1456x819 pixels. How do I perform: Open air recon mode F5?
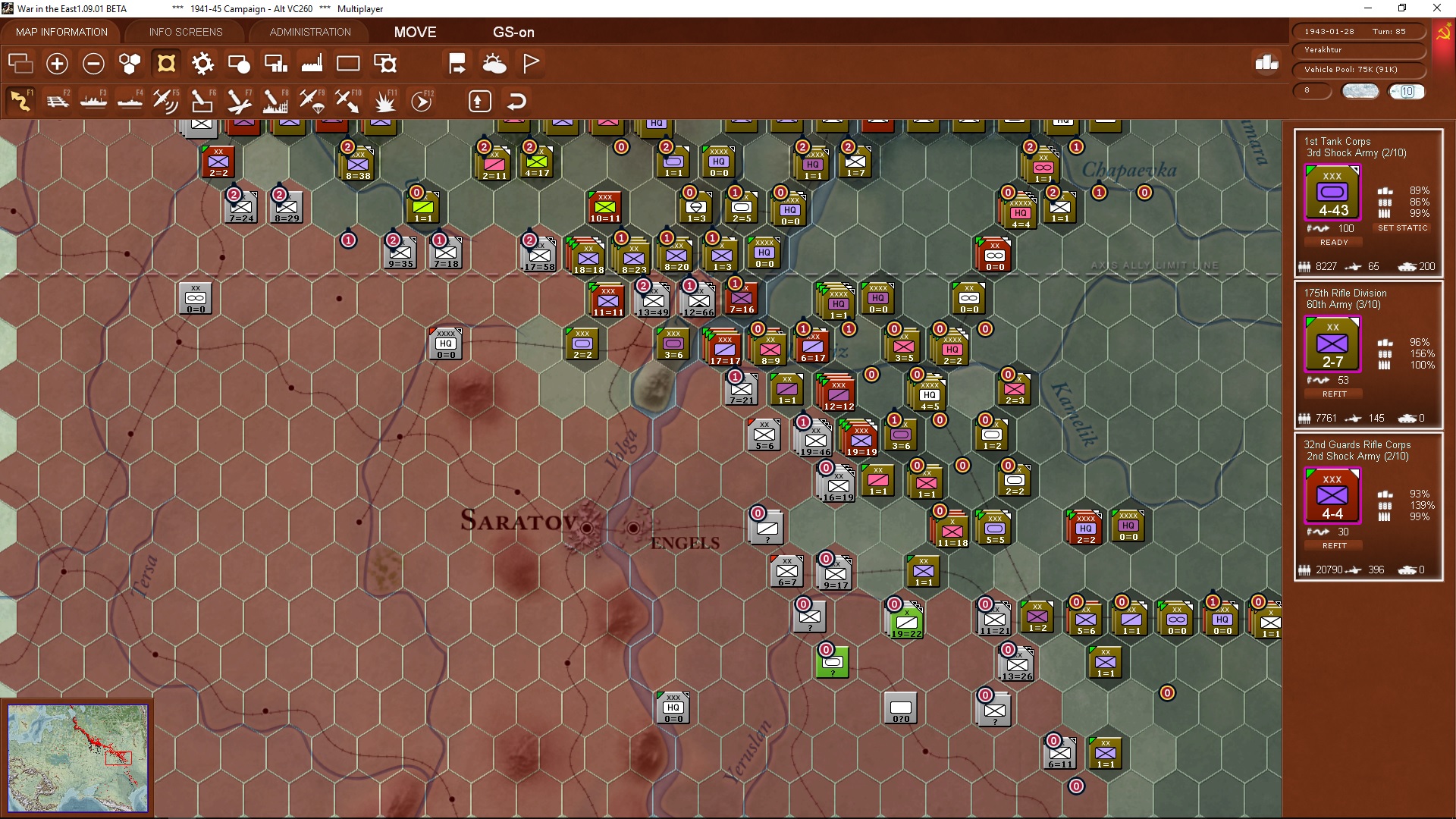166,100
